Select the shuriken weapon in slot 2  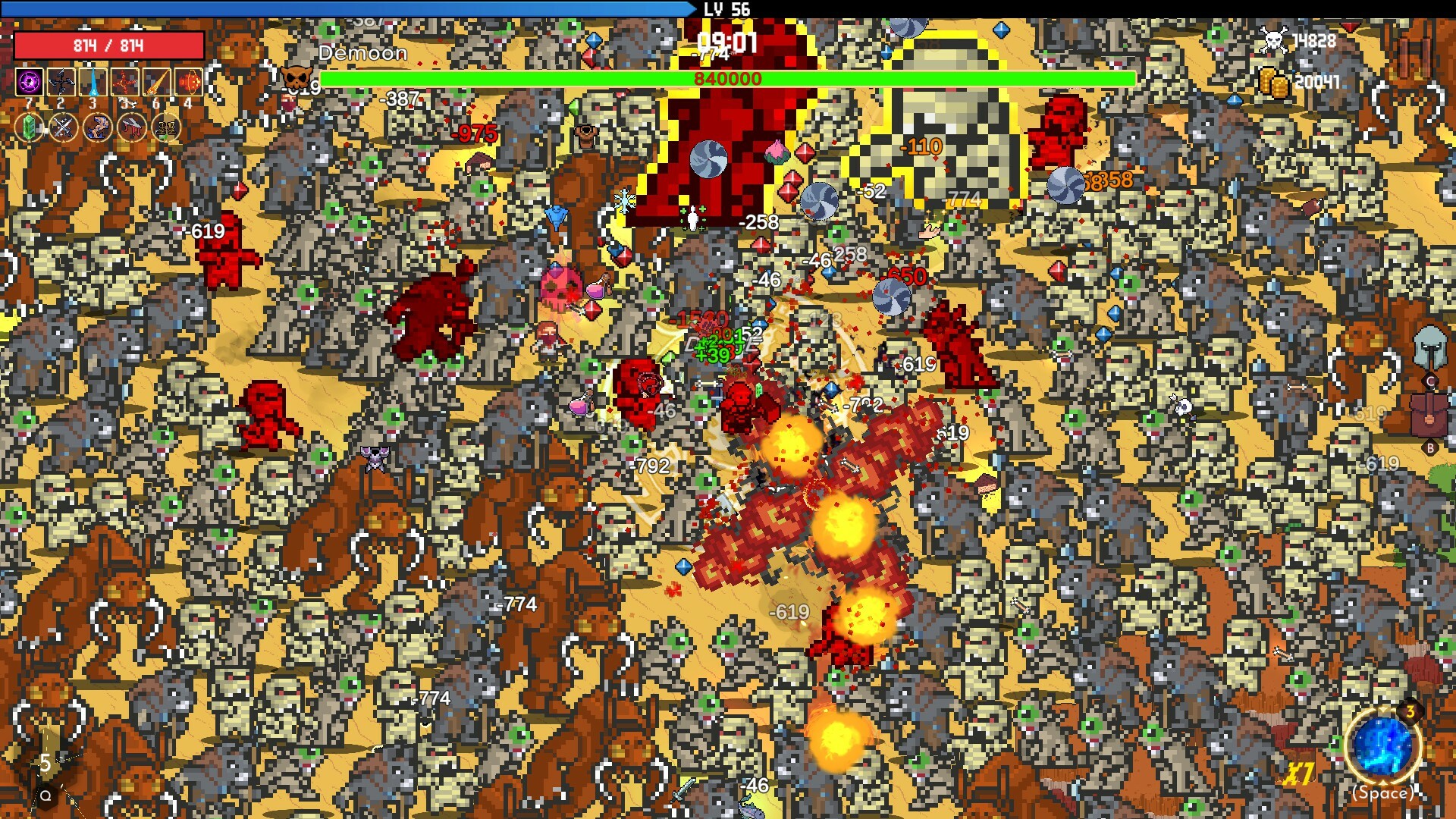61,81
